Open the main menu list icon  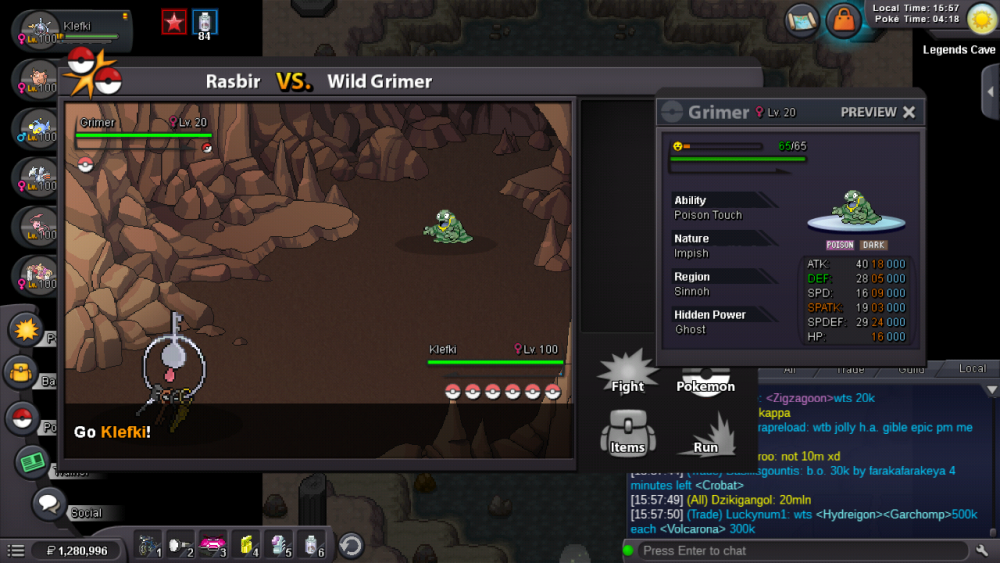pyautogui.click(x=16, y=550)
